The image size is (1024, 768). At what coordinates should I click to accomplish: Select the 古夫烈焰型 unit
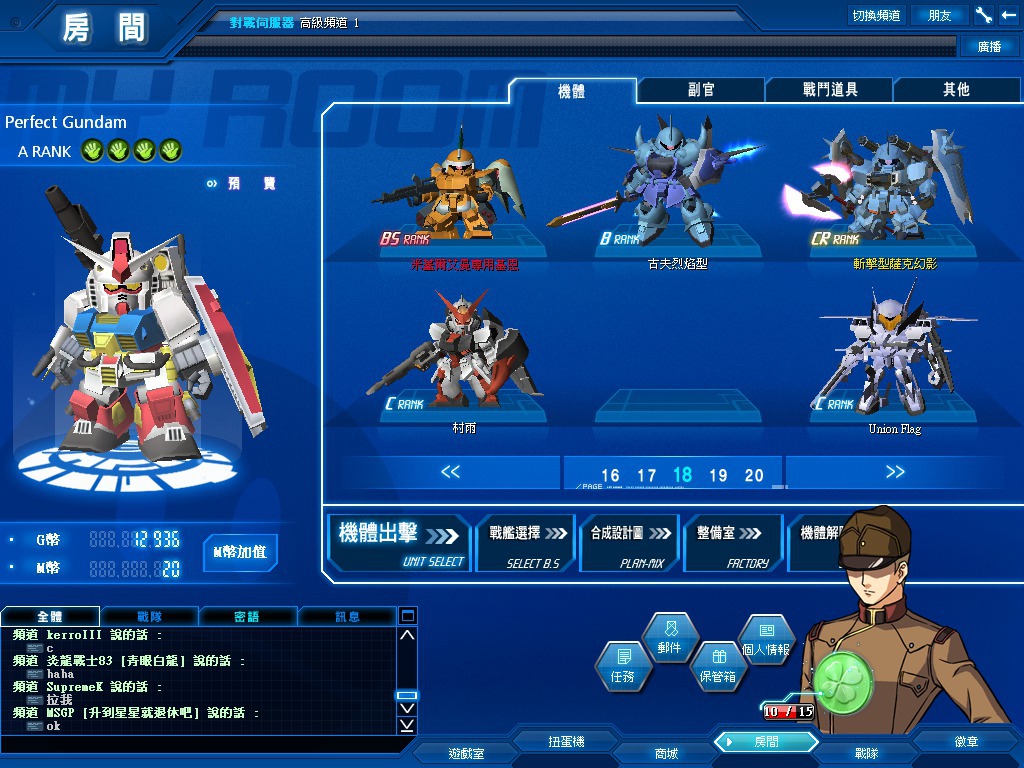[x=677, y=195]
